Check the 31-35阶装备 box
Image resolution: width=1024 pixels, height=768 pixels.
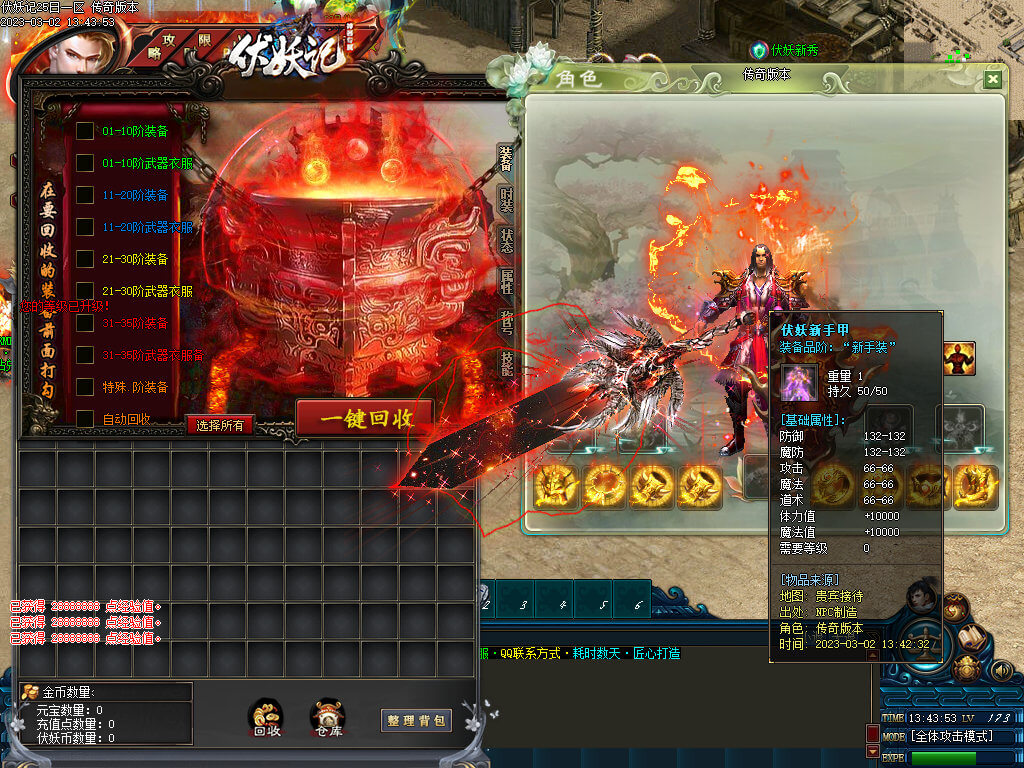point(85,323)
